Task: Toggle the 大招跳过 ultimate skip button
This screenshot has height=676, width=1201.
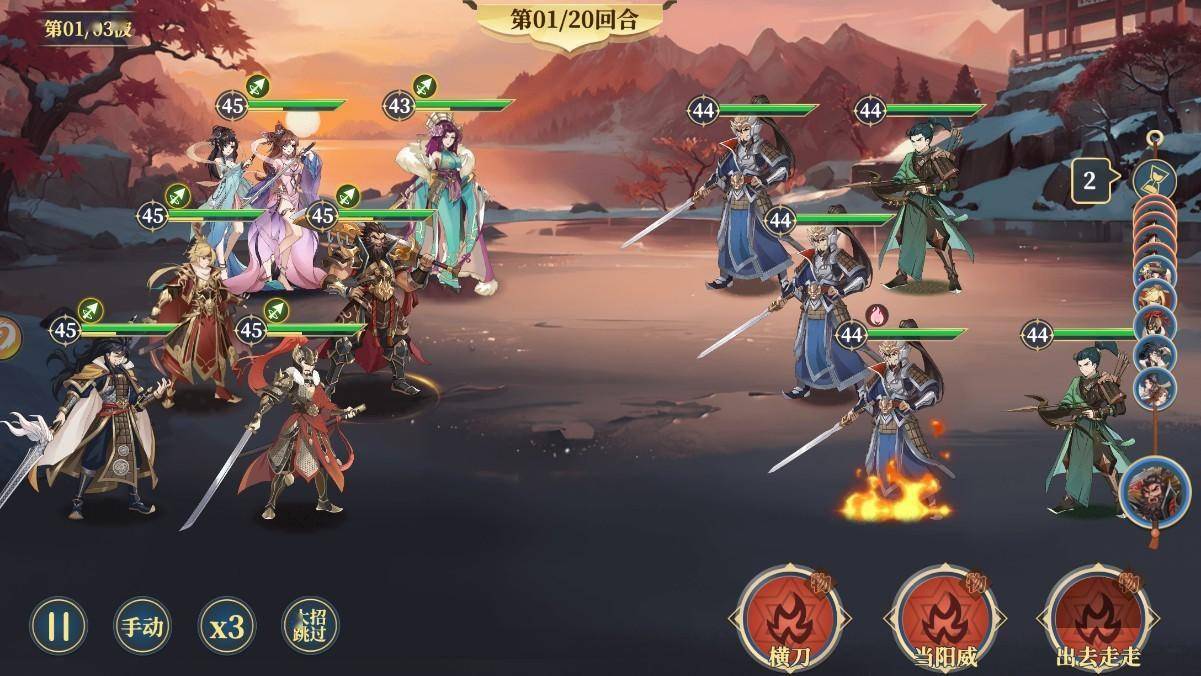Action: pos(310,626)
